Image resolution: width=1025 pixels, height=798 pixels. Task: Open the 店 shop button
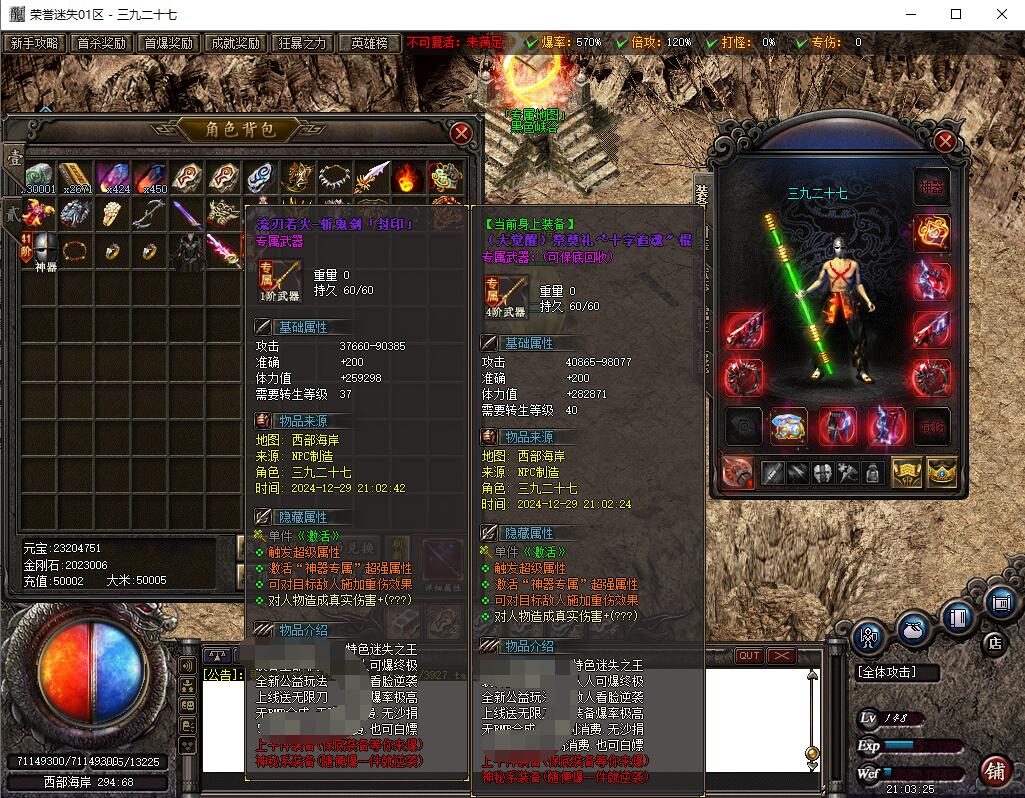(993, 642)
